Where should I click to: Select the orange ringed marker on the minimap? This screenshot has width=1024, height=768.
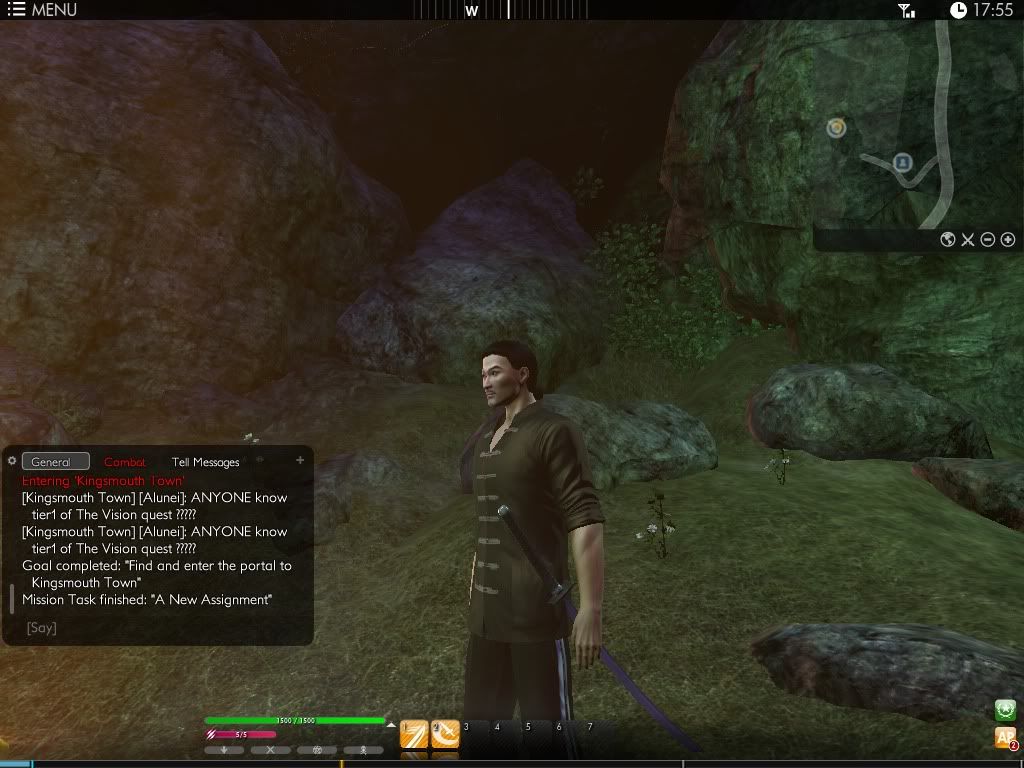pyautogui.click(x=836, y=128)
